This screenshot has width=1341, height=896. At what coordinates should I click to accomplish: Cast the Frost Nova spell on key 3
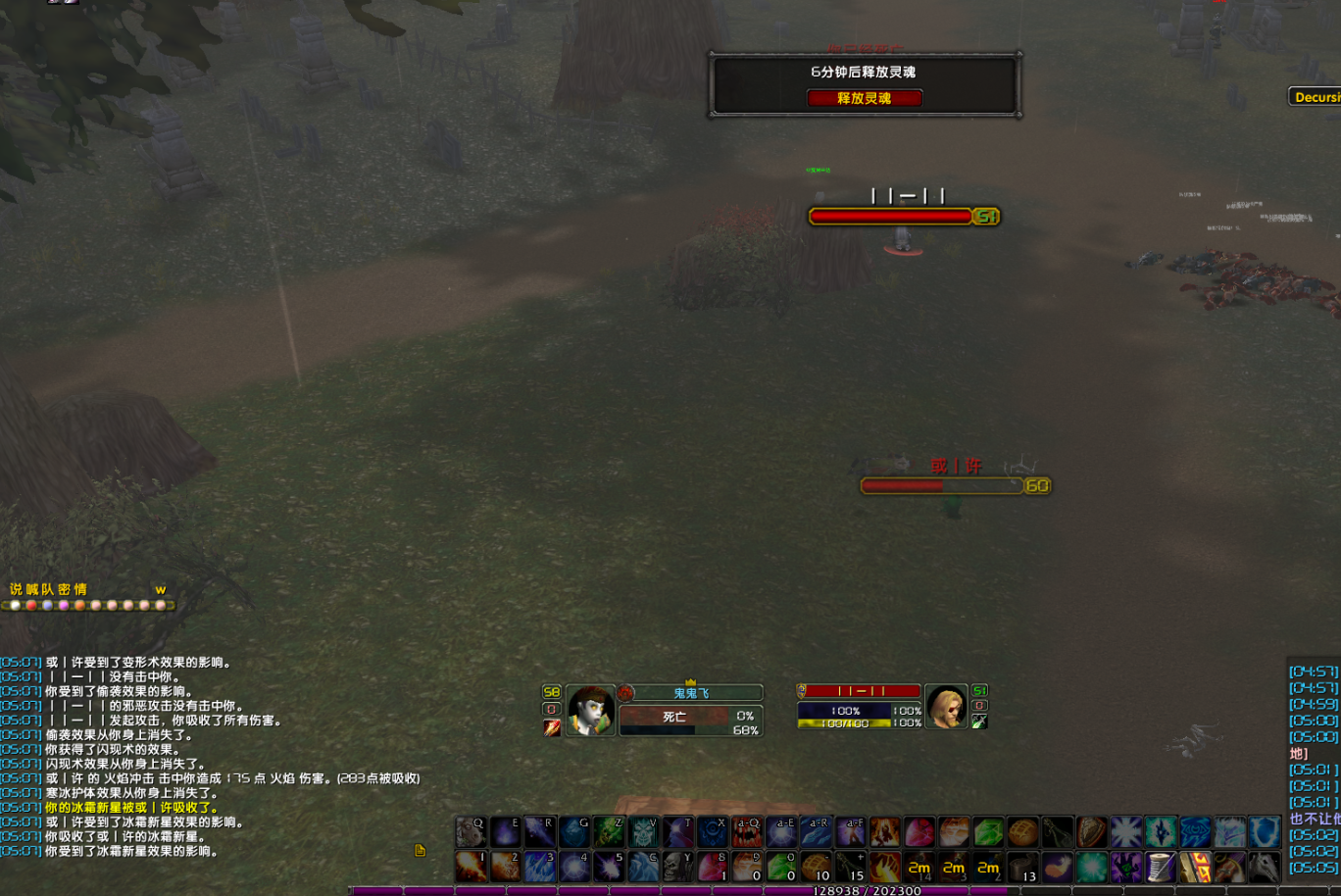pyautogui.click(x=540, y=867)
